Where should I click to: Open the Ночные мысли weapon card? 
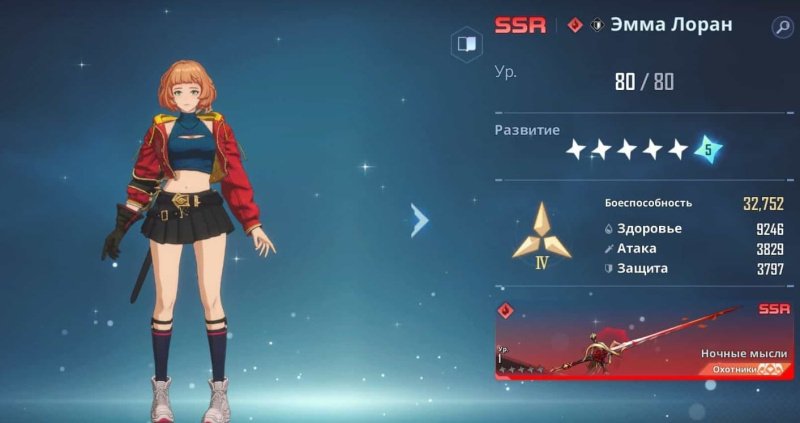(644, 342)
